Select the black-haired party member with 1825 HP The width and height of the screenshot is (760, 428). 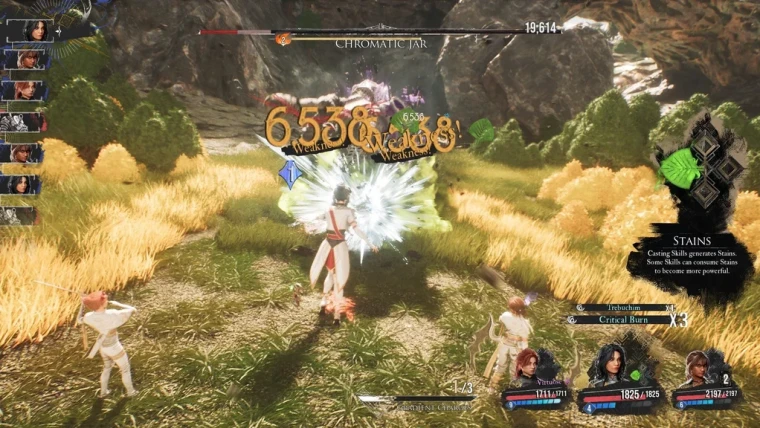coord(611,366)
